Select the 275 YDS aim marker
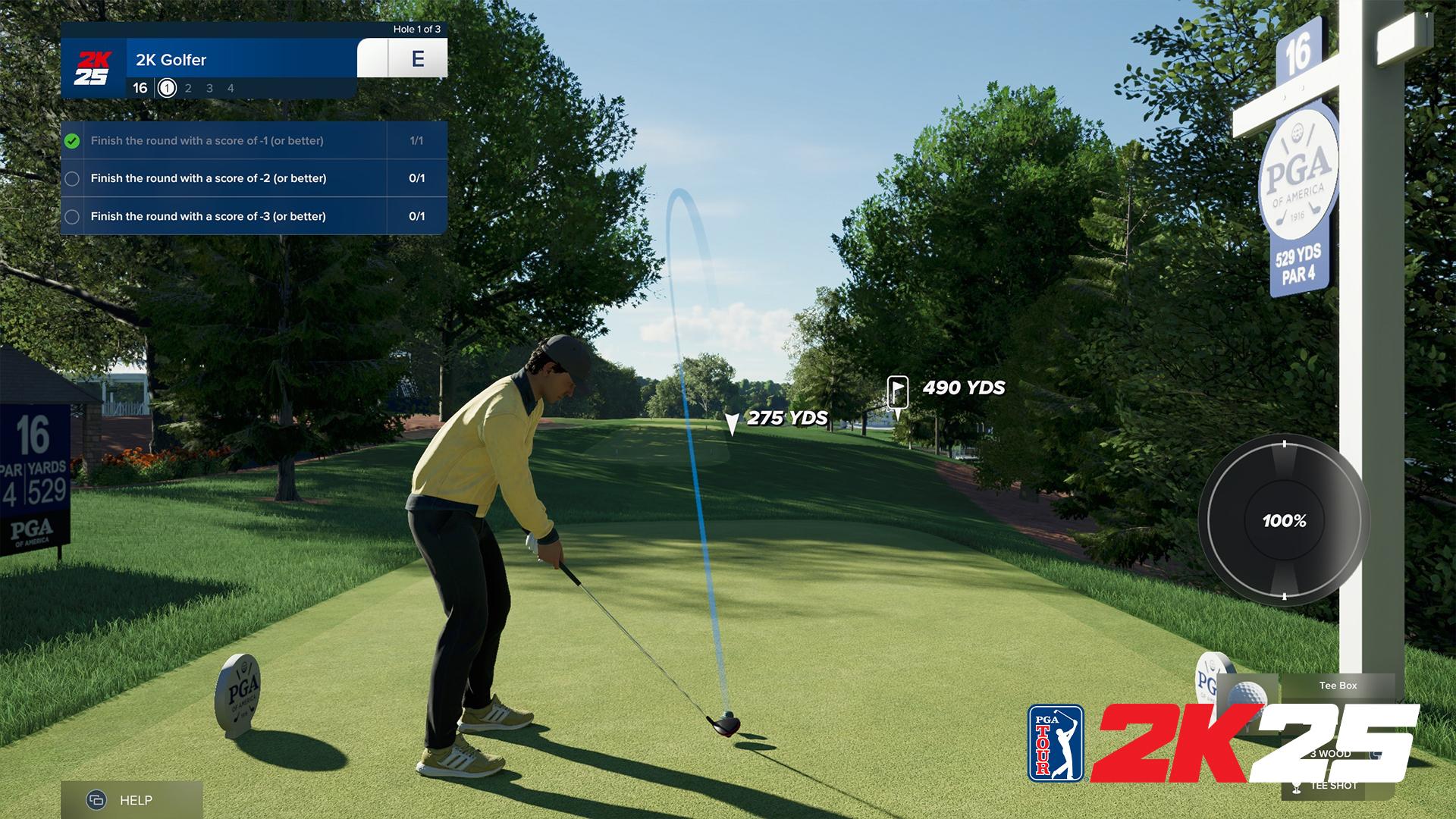Screen dimensions: 1456x819 point(731,422)
